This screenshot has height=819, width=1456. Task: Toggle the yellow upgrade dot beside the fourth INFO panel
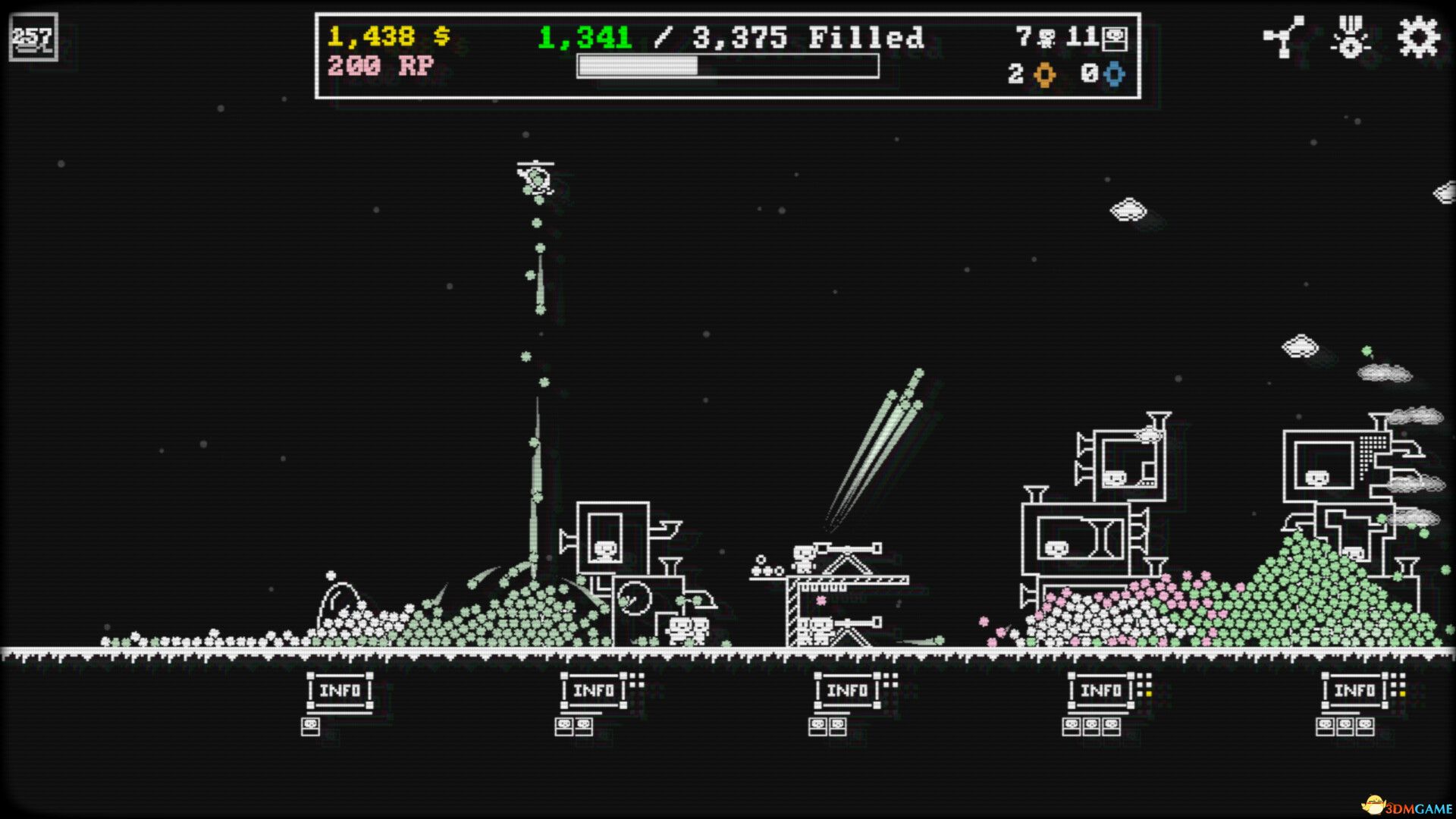click(x=1148, y=693)
